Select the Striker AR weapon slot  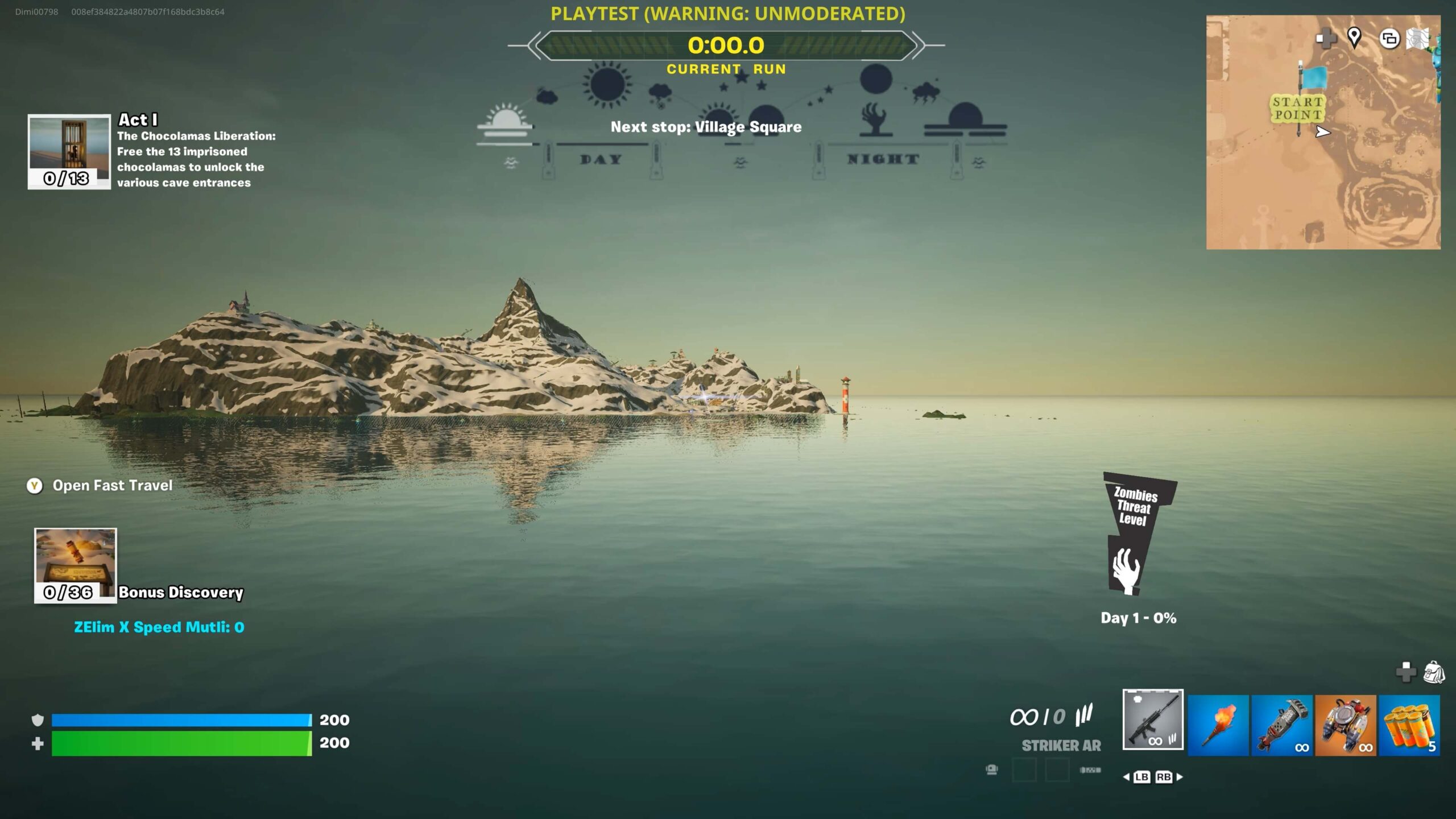pyautogui.click(x=1153, y=719)
